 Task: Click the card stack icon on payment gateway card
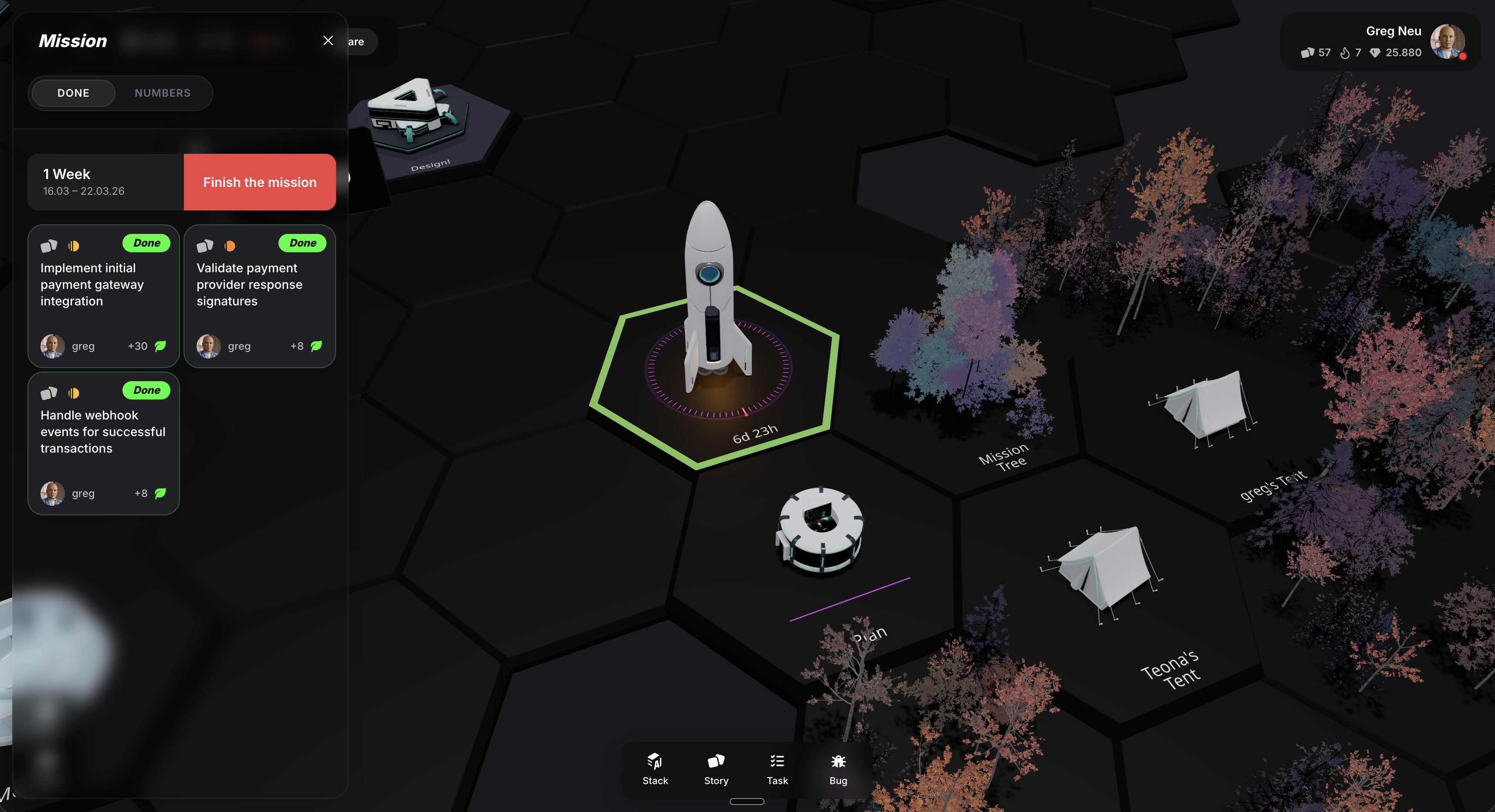49,246
